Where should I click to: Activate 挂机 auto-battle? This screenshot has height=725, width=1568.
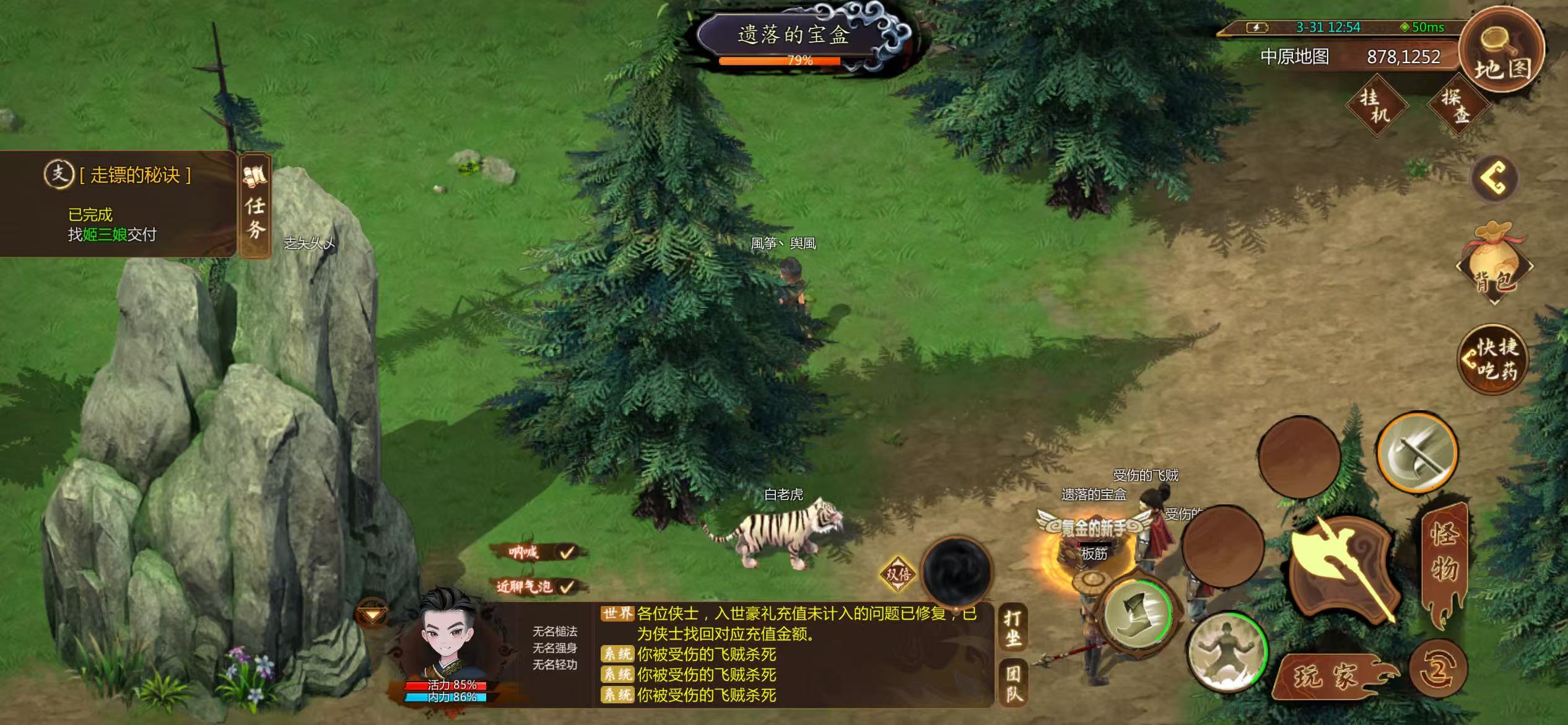[x=1376, y=105]
